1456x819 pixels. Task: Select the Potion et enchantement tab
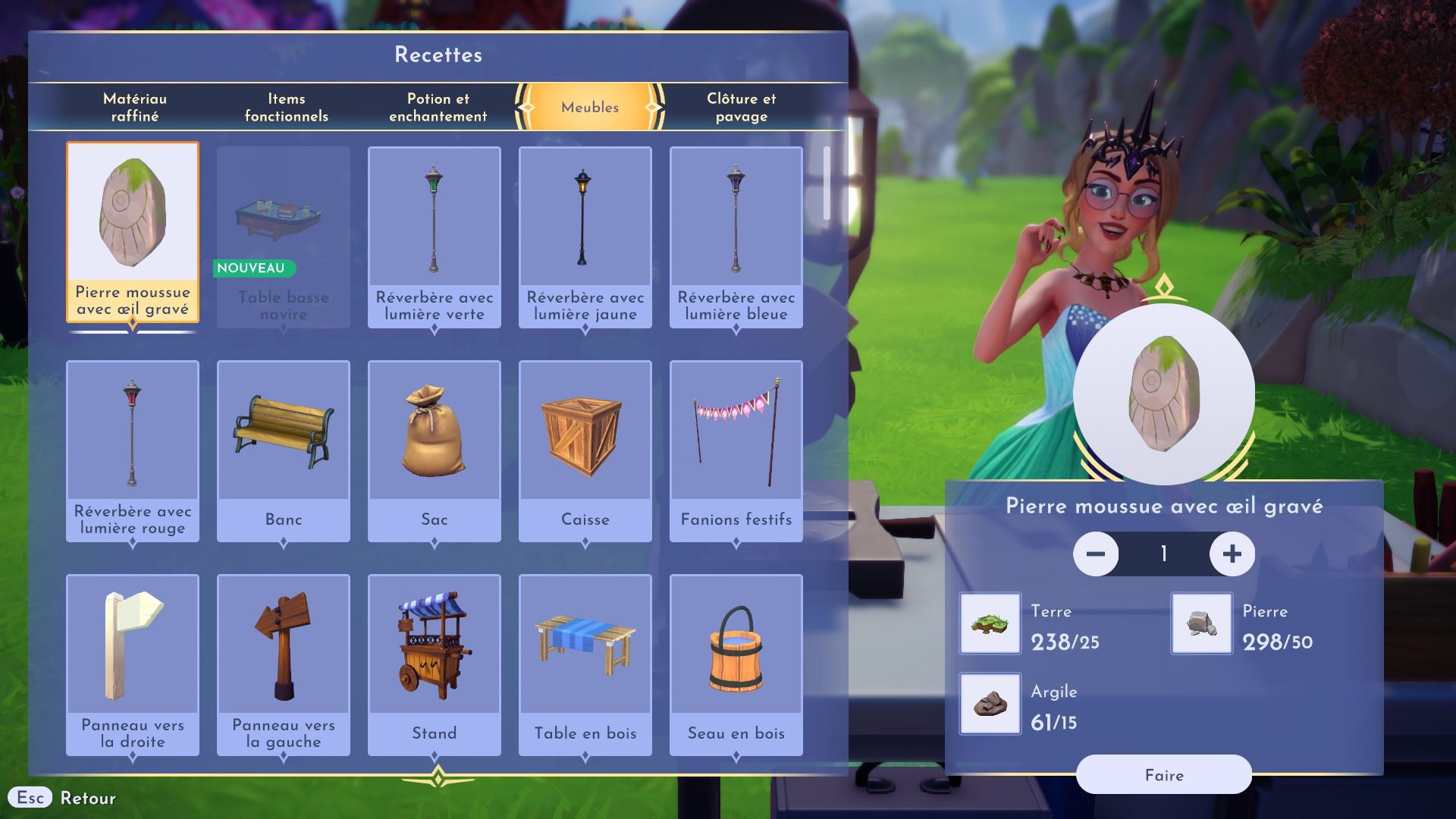438,107
